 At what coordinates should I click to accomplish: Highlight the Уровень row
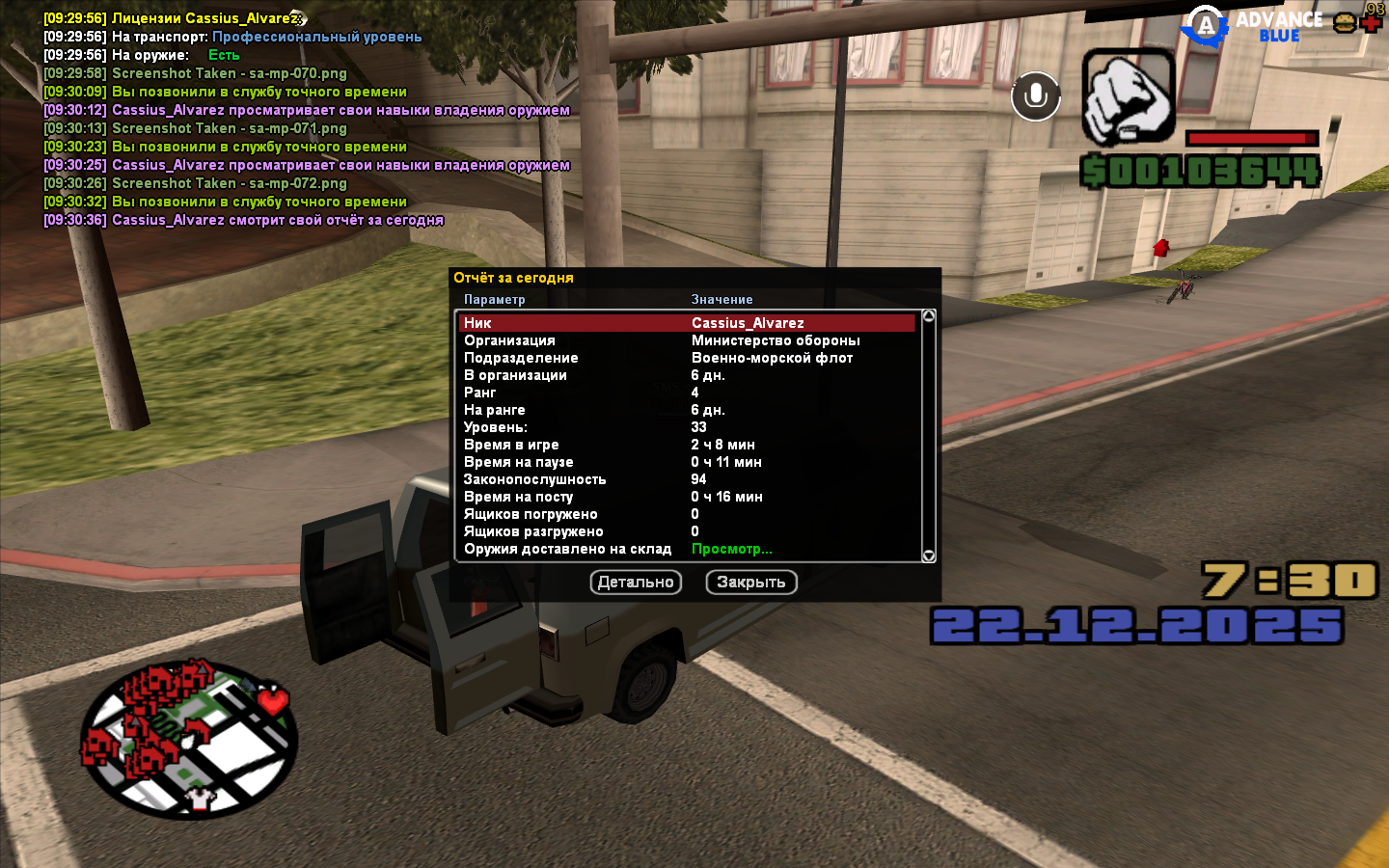pos(687,427)
